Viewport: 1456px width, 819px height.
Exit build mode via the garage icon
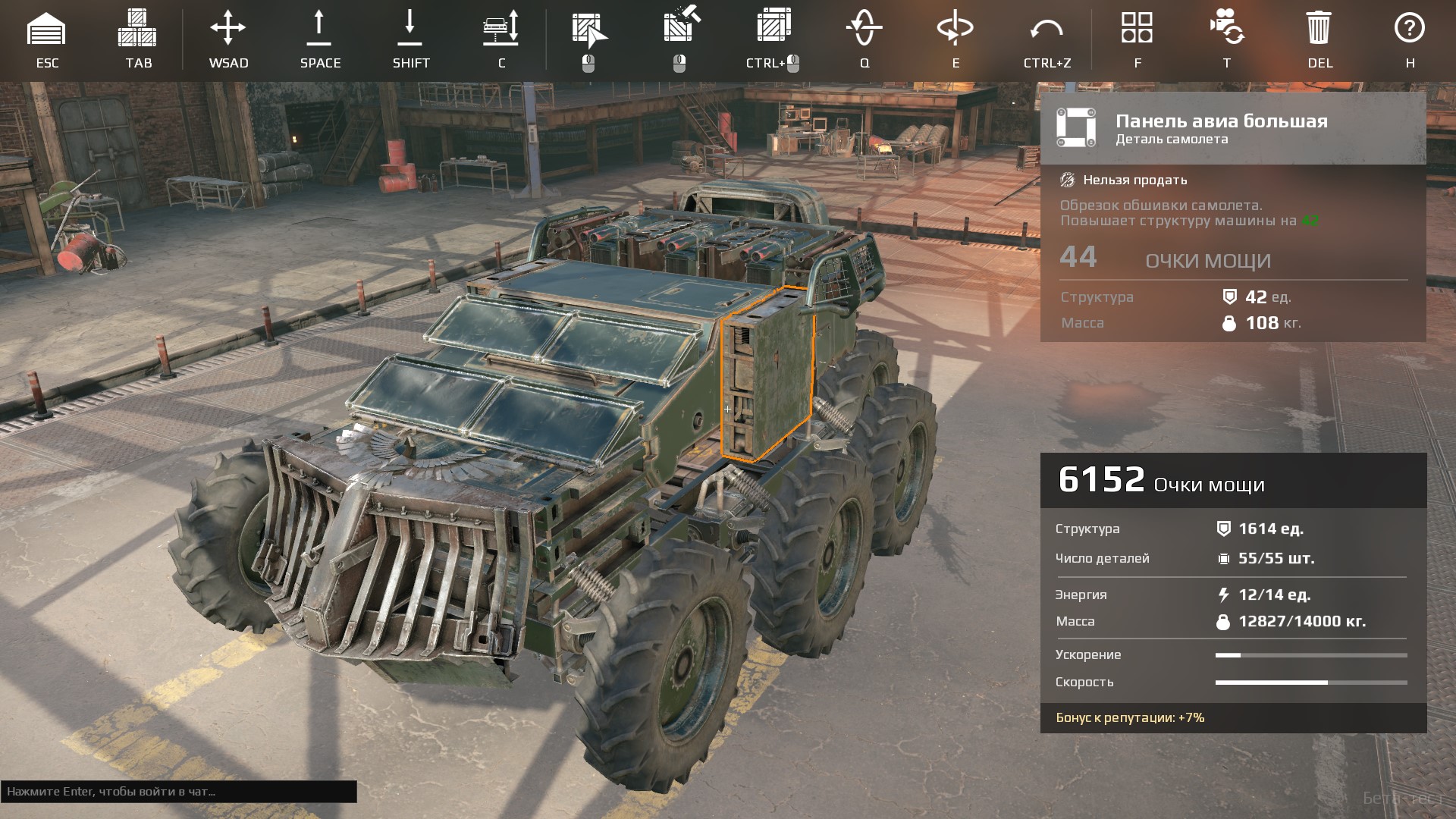coord(46,29)
